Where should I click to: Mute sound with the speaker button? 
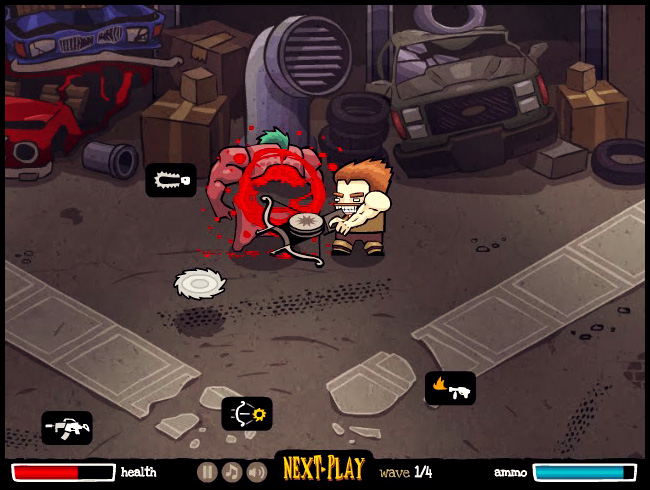(x=256, y=472)
